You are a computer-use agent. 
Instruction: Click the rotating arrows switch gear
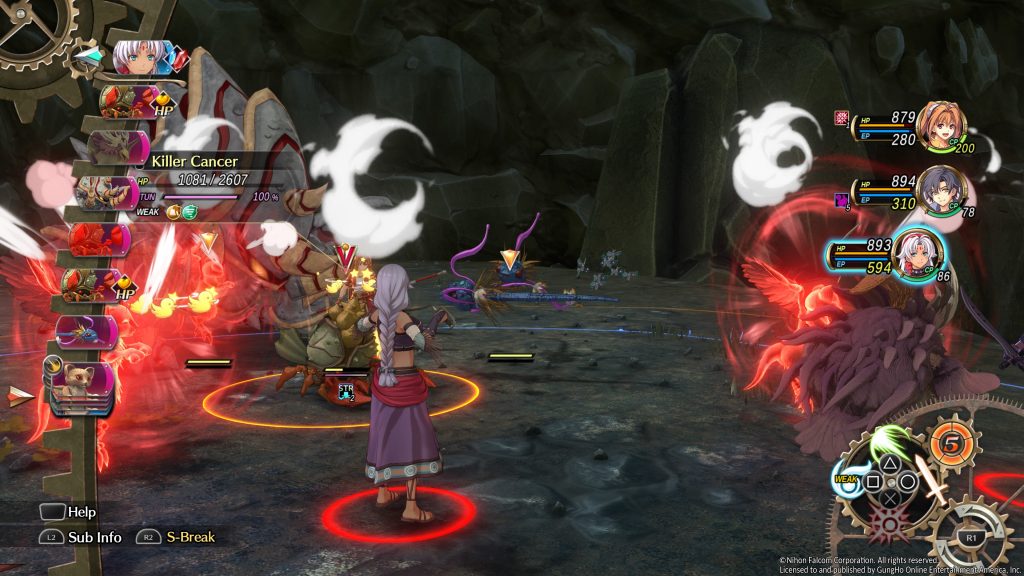click(969, 537)
